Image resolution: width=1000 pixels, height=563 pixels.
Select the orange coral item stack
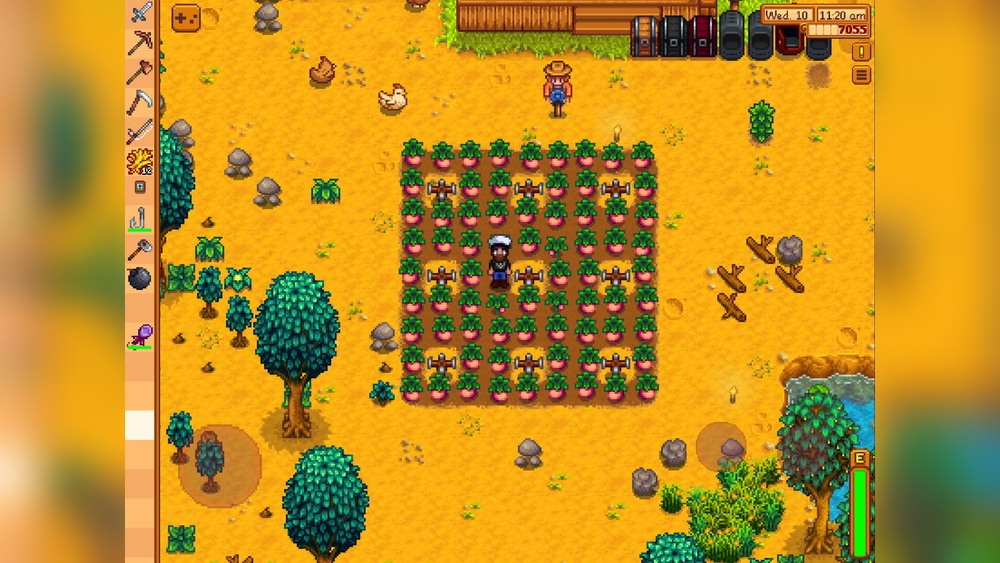140,160
